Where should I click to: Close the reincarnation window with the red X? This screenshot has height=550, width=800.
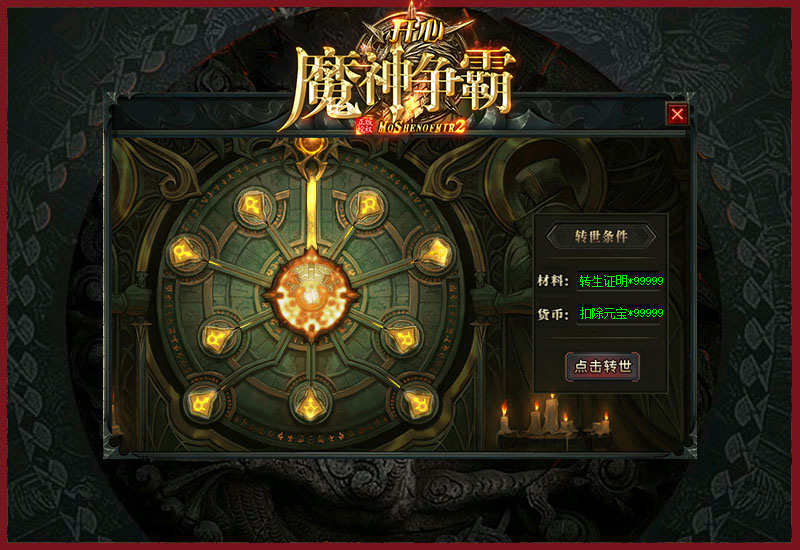[678, 114]
